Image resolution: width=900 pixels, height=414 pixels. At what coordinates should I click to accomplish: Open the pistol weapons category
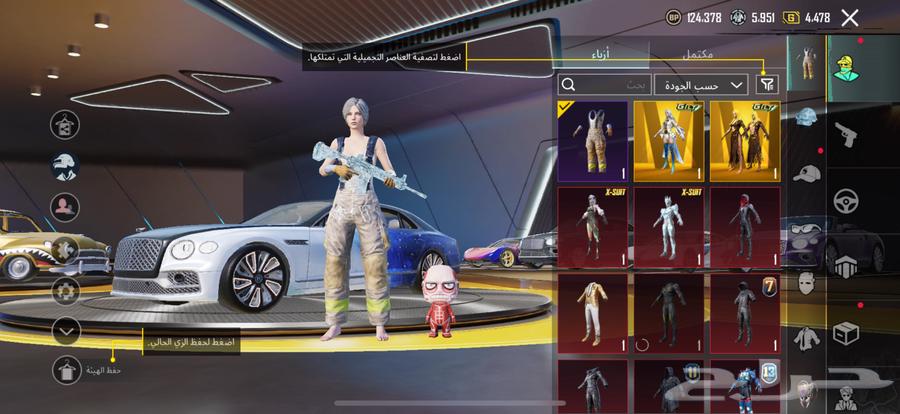pos(844,132)
